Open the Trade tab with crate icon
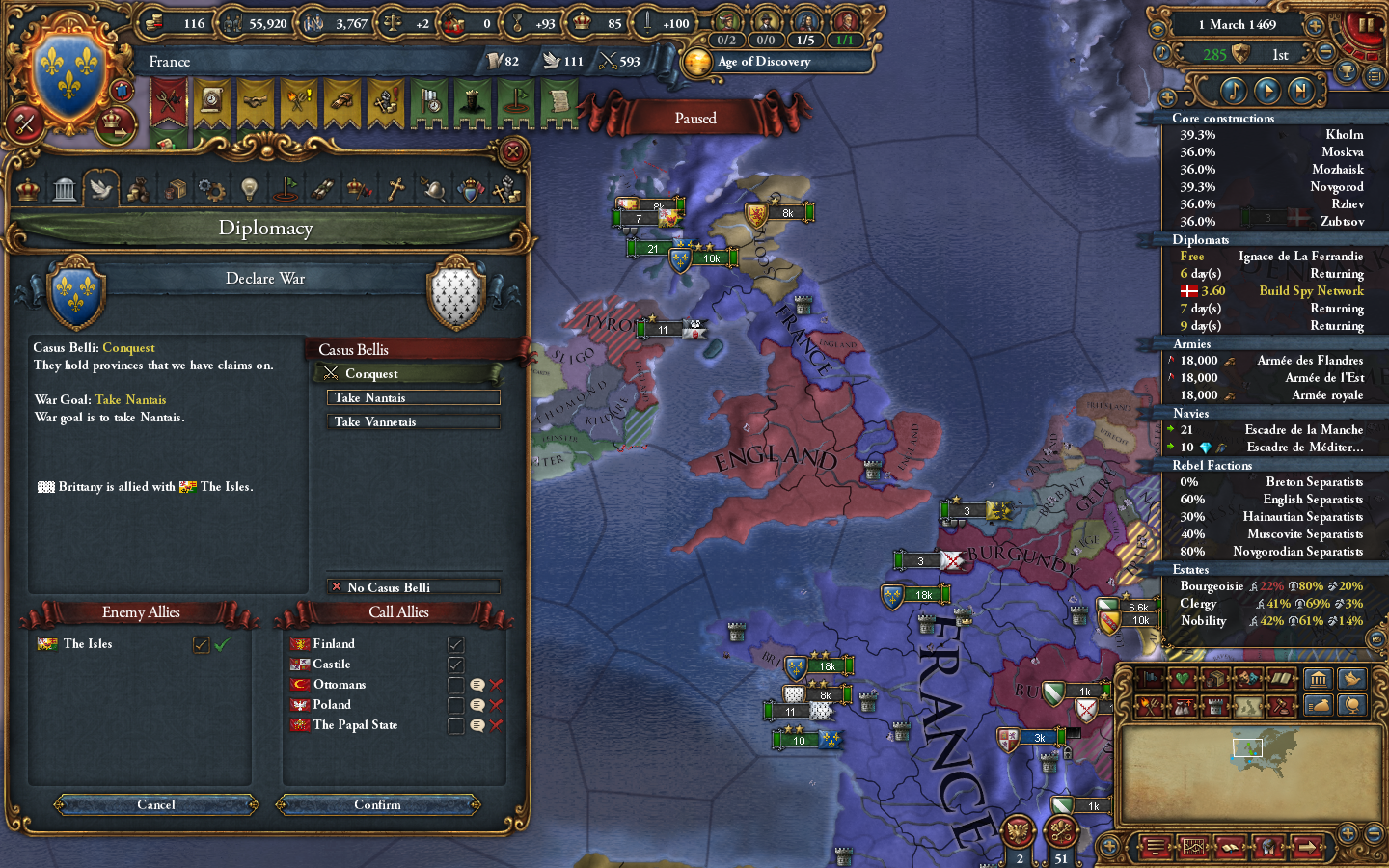This screenshot has height=868, width=1389. pyautogui.click(x=175, y=187)
